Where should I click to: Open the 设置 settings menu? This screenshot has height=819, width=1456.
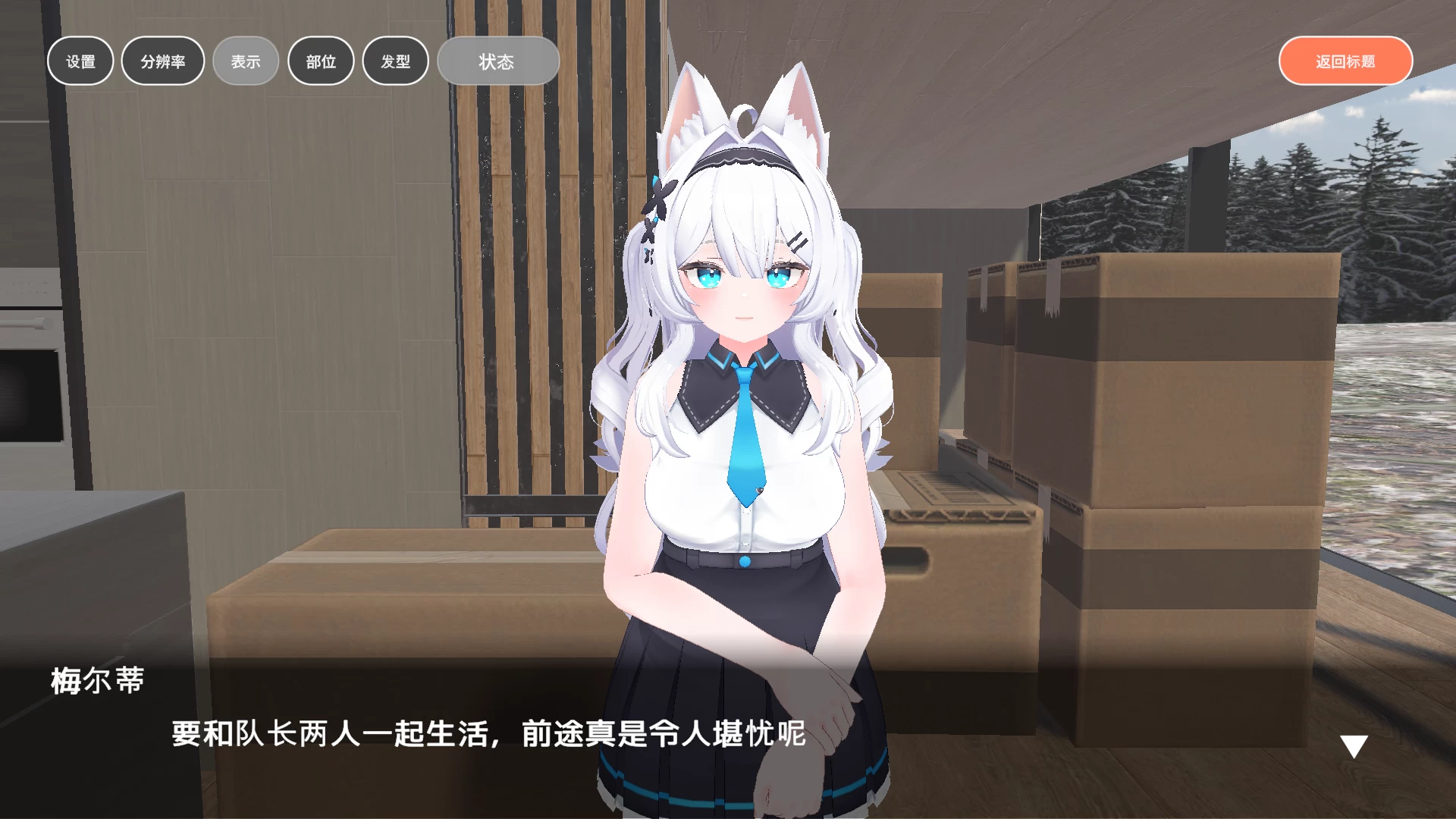tap(80, 61)
